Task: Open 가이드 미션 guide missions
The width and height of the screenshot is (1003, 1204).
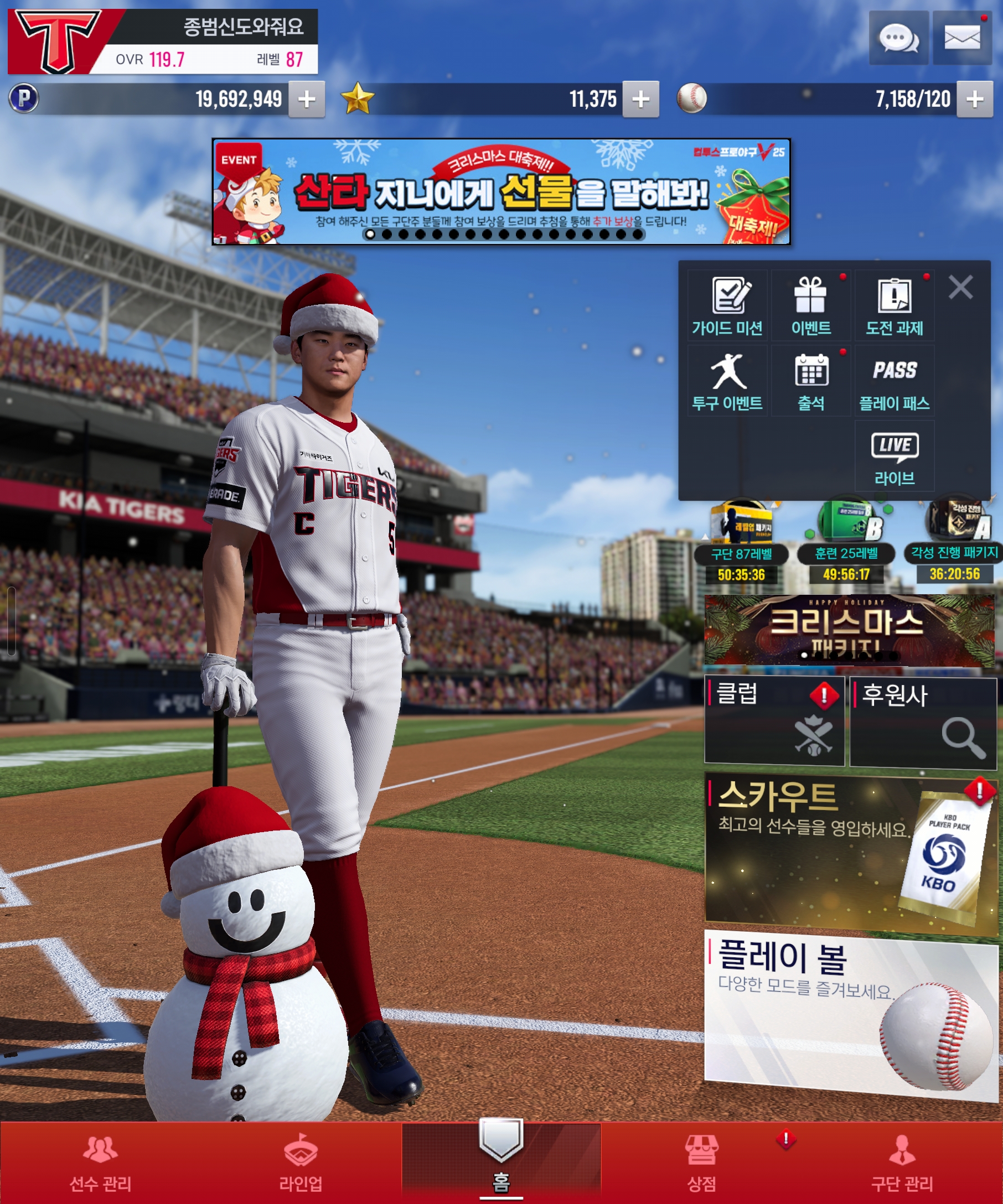Action: 727,306
